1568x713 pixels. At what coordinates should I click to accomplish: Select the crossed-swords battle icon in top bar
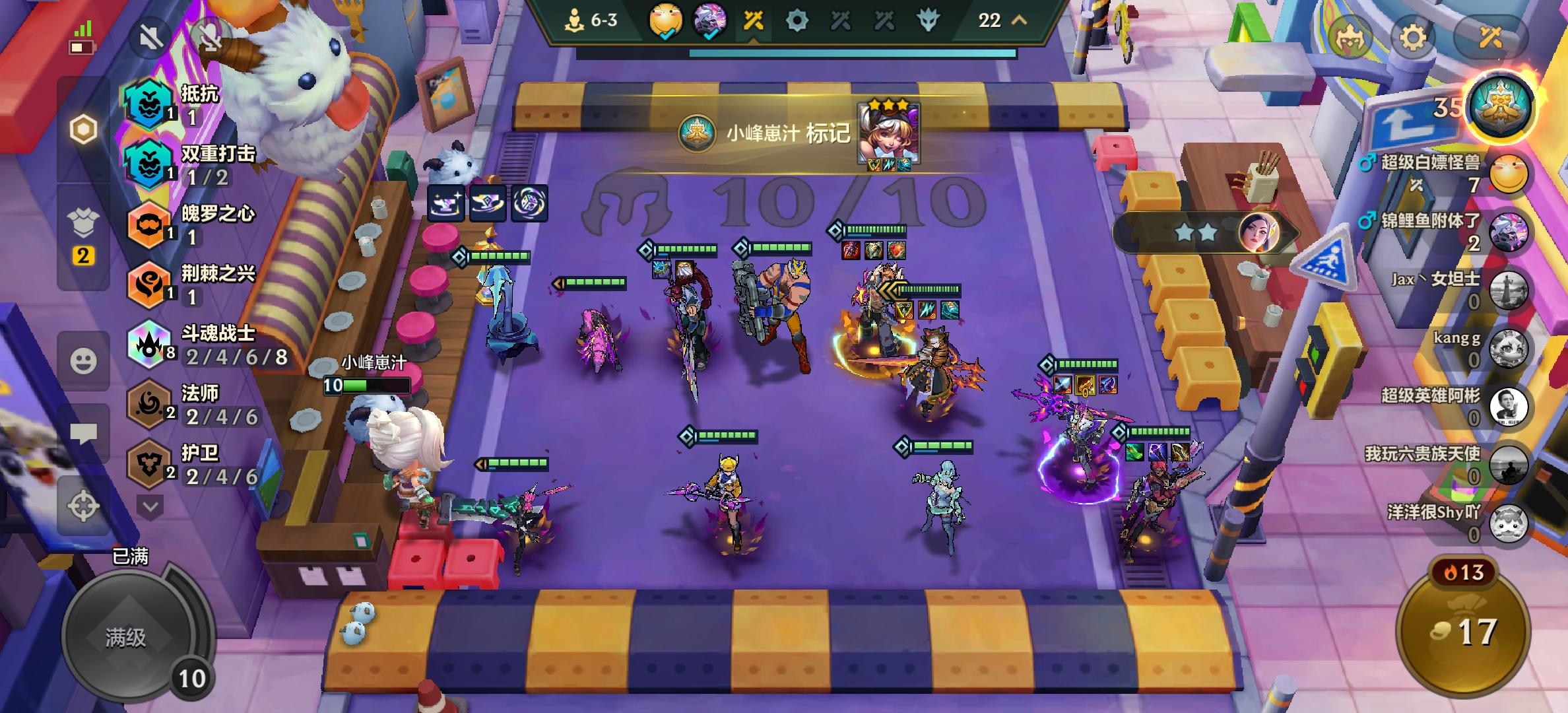click(x=753, y=21)
